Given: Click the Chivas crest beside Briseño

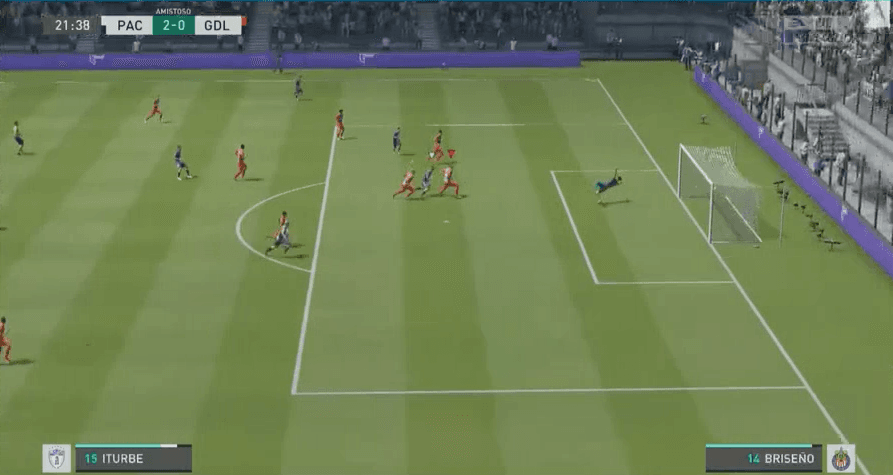Looking at the screenshot, I should 841,459.
